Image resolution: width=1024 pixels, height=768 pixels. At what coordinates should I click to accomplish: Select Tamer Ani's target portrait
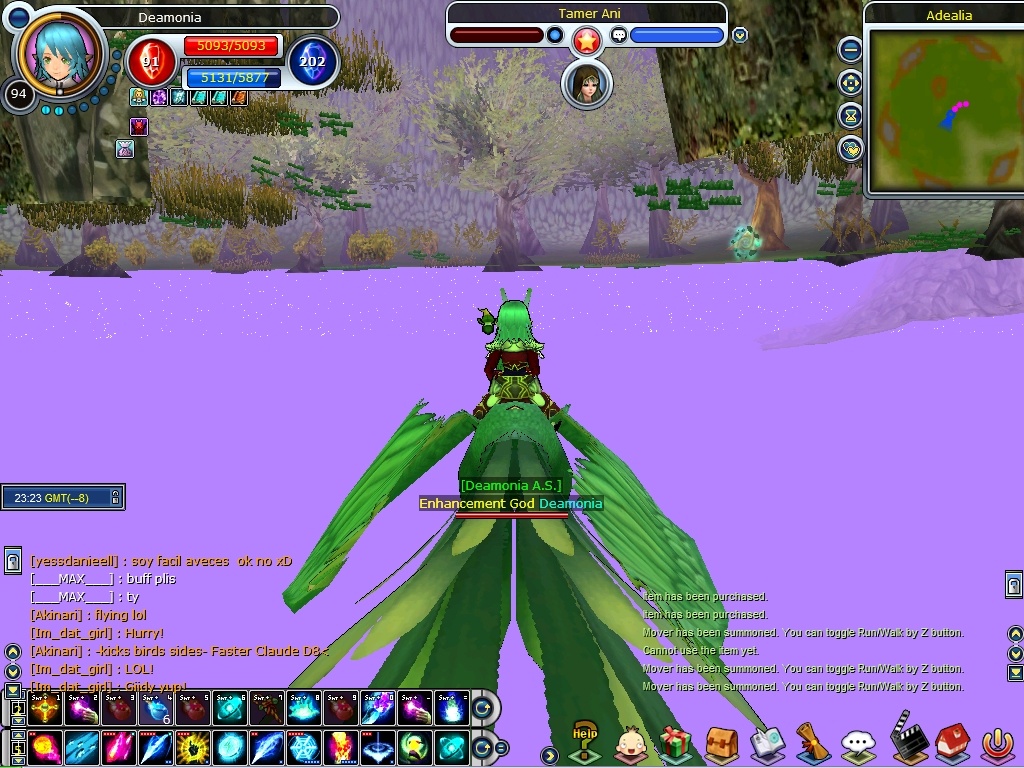point(587,85)
